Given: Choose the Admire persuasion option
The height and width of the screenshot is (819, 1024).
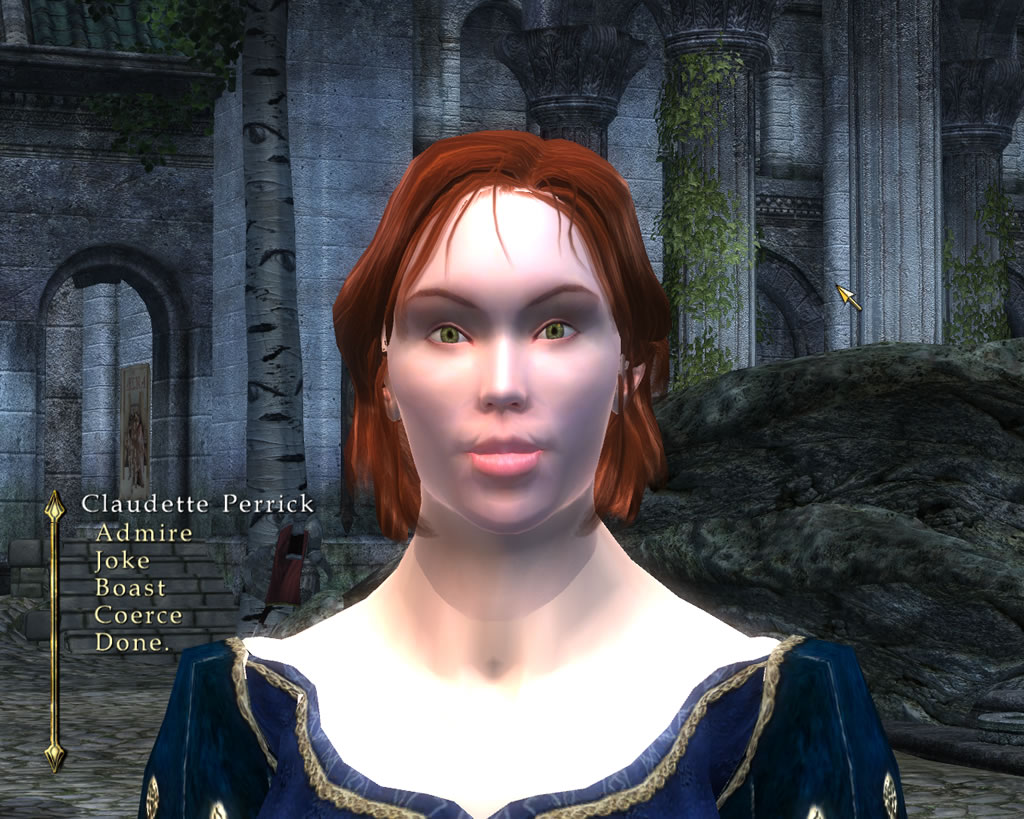Looking at the screenshot, I should click(143, 533).
